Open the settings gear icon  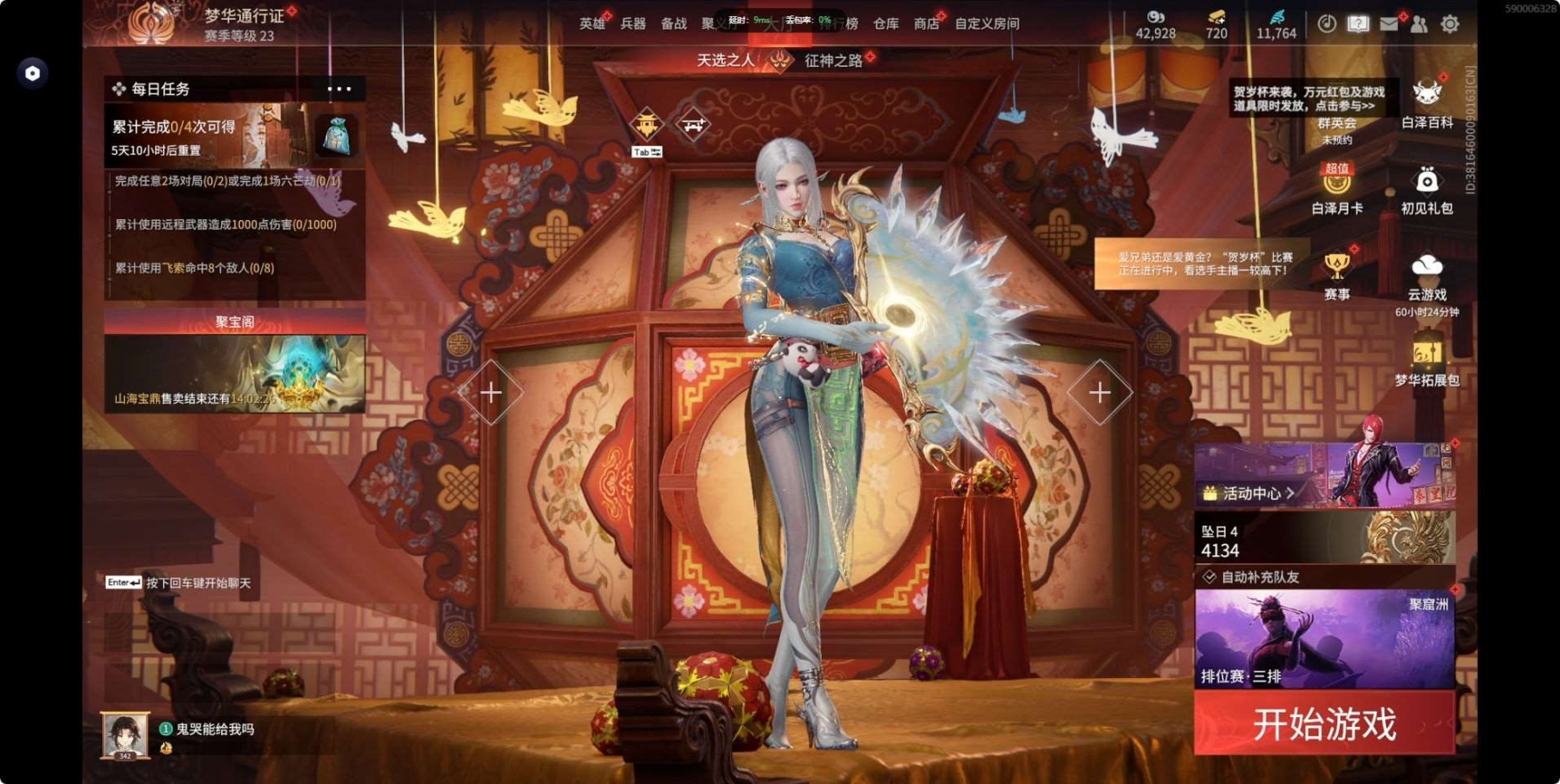pyautogui.click(x=1449, y=24)
